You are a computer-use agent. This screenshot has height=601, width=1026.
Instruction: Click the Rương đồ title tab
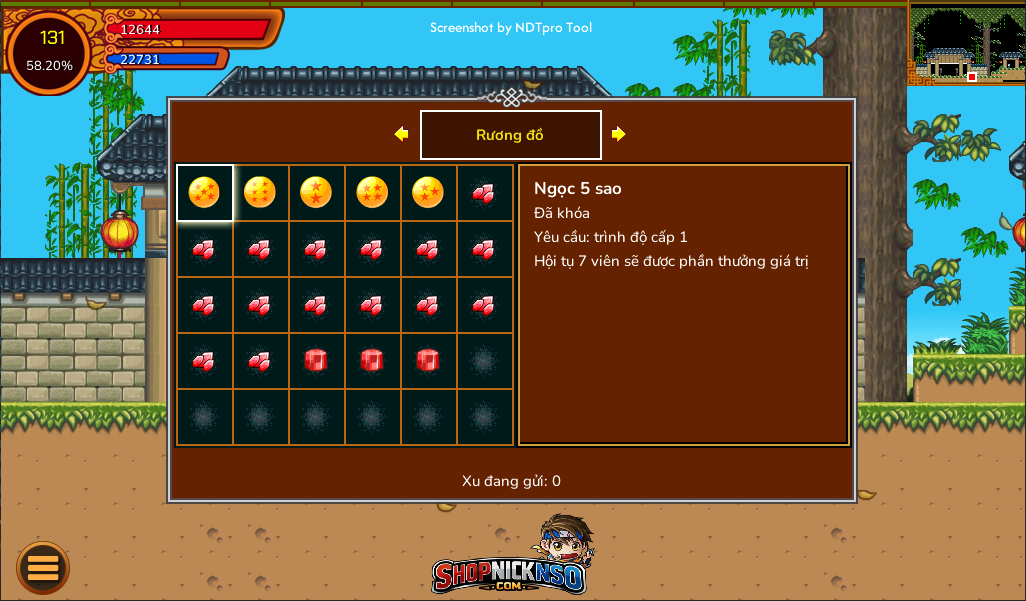[510, 135]
